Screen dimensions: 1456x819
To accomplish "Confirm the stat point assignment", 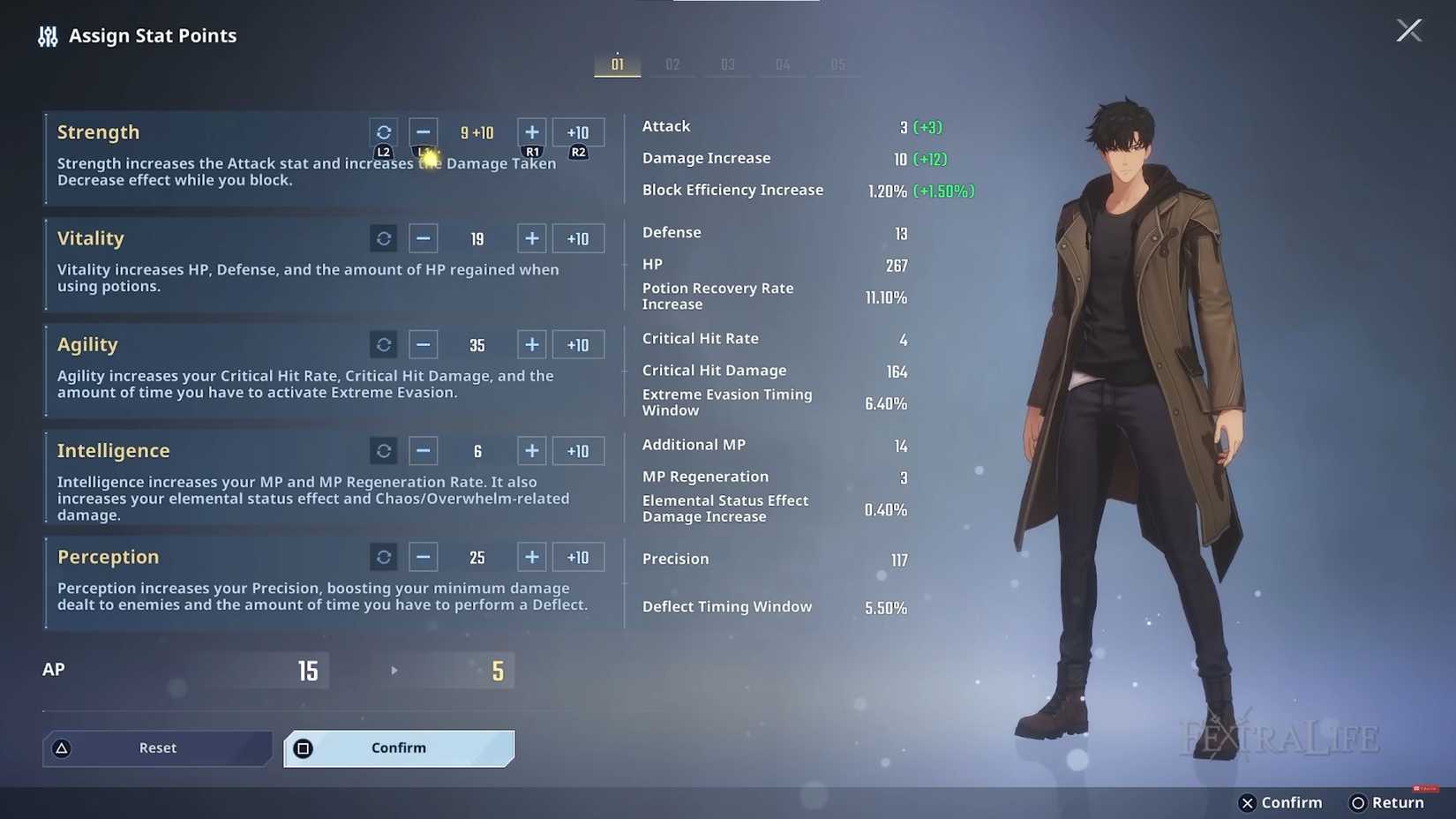I will (399, 748).
